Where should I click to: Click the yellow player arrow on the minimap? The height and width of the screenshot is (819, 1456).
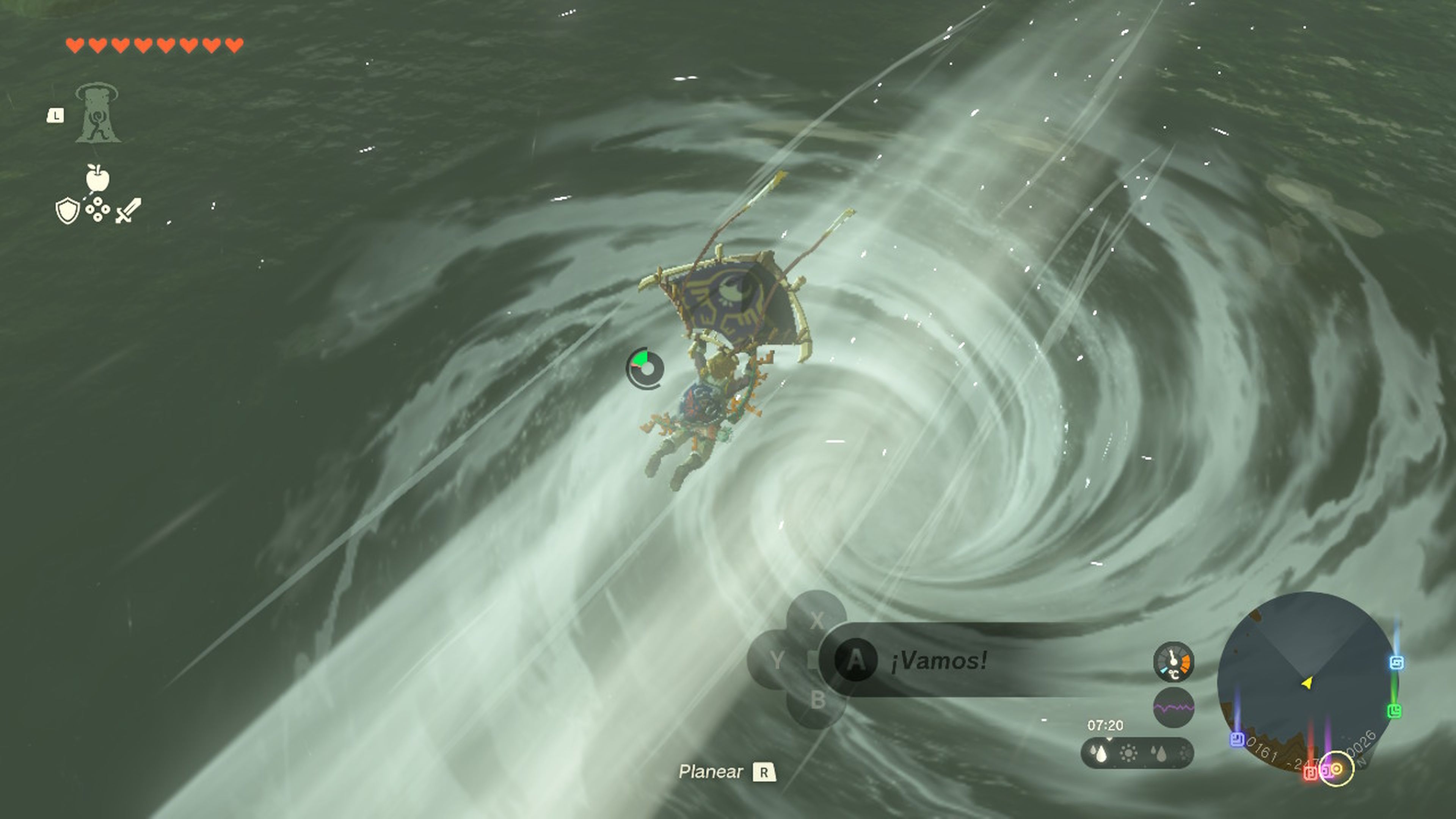coord(1308,683)
